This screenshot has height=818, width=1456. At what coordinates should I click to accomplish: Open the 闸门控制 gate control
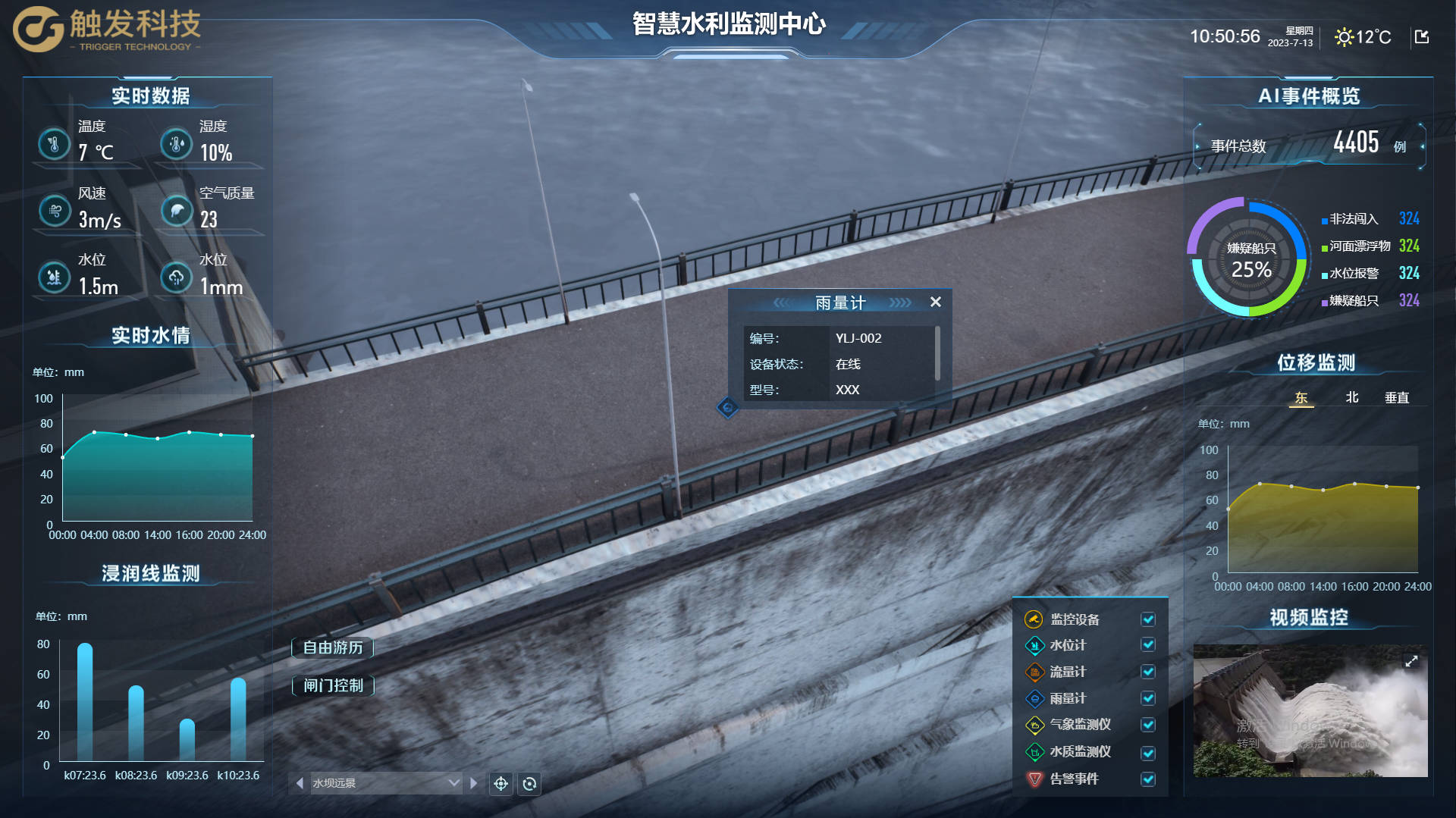coord(333,685)
